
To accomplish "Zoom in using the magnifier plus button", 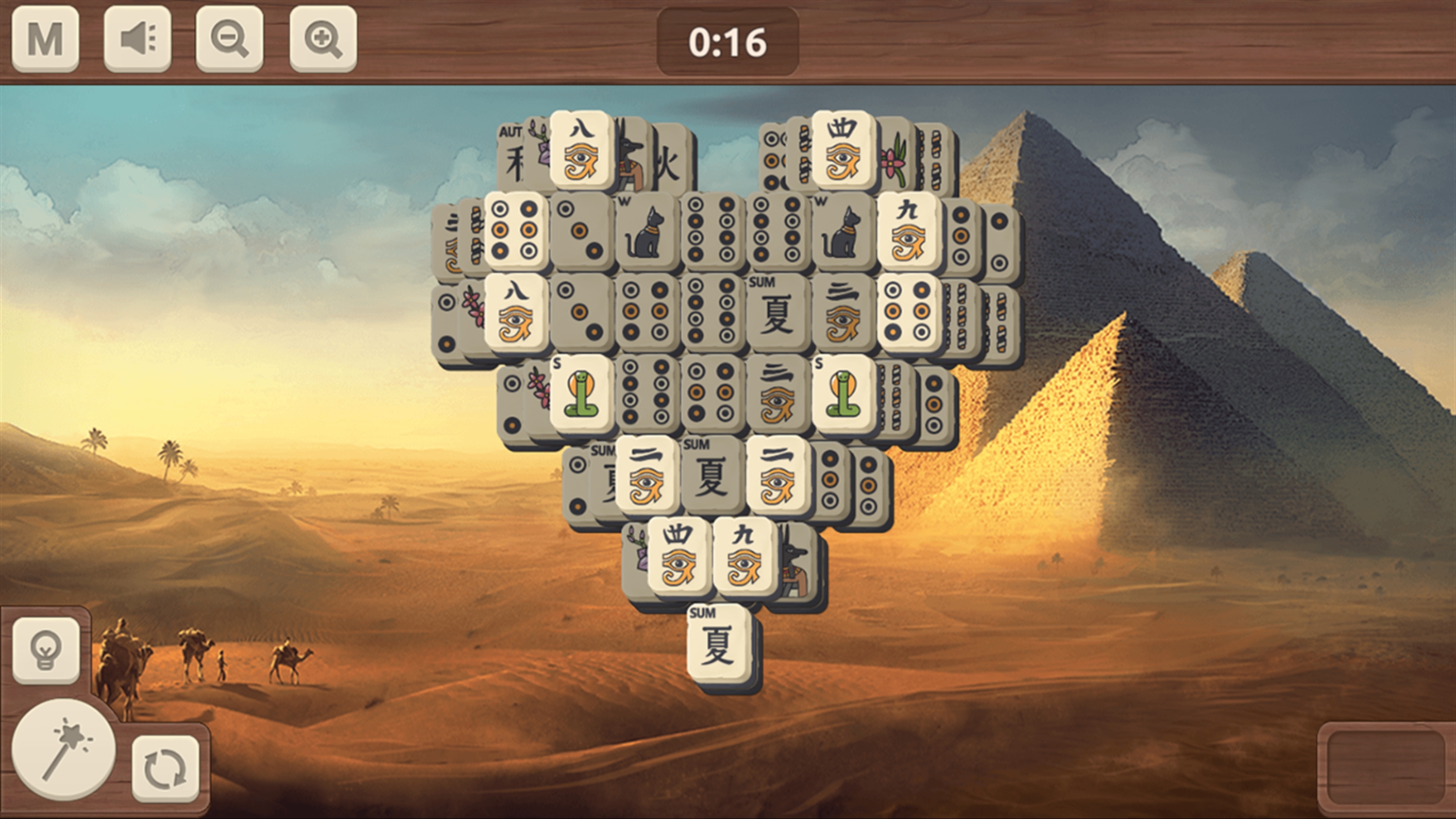I will pyautogui.click(x=323, y=38).
